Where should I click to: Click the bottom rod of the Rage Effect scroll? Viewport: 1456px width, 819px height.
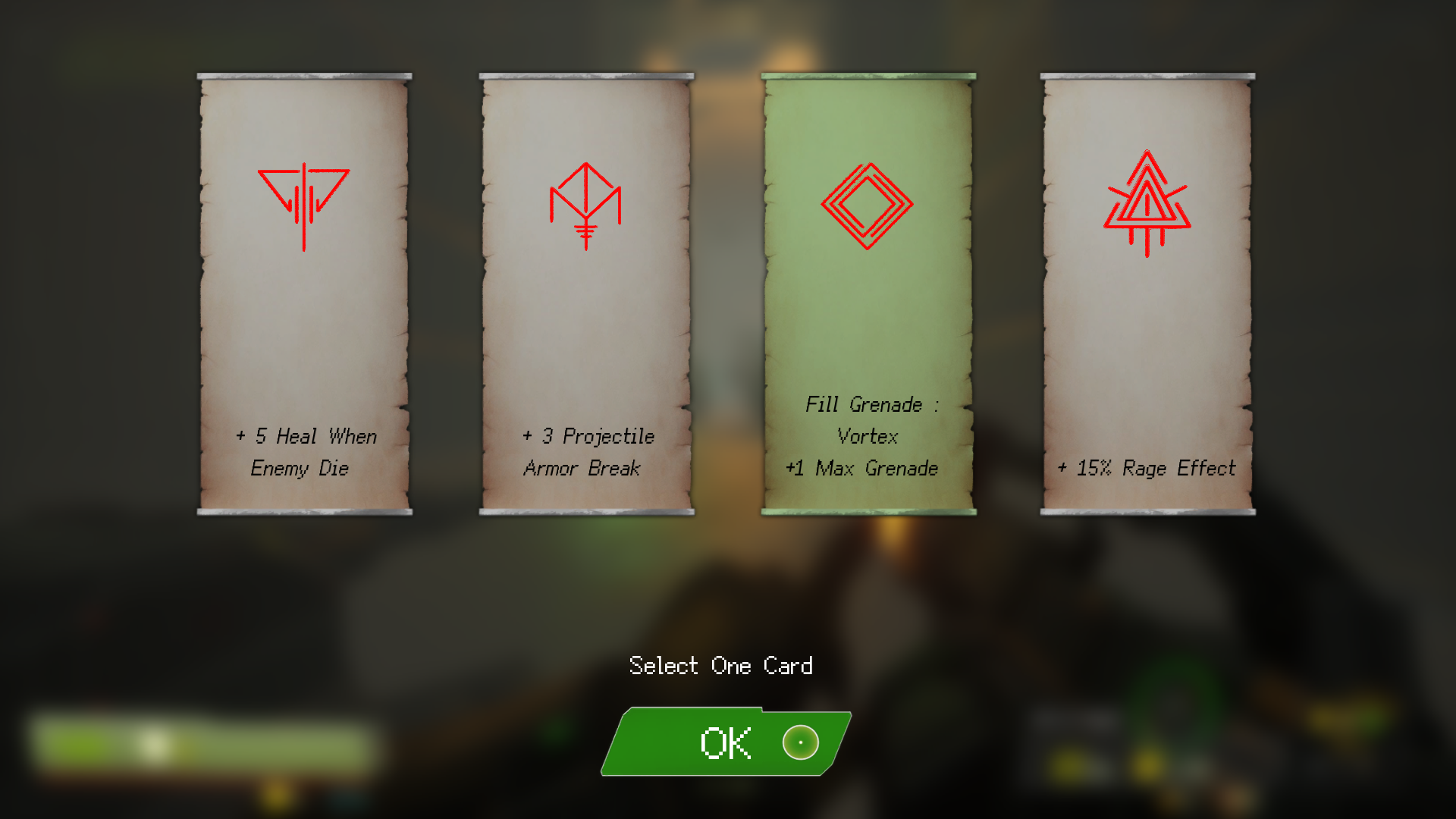(x=1147, y=512)
